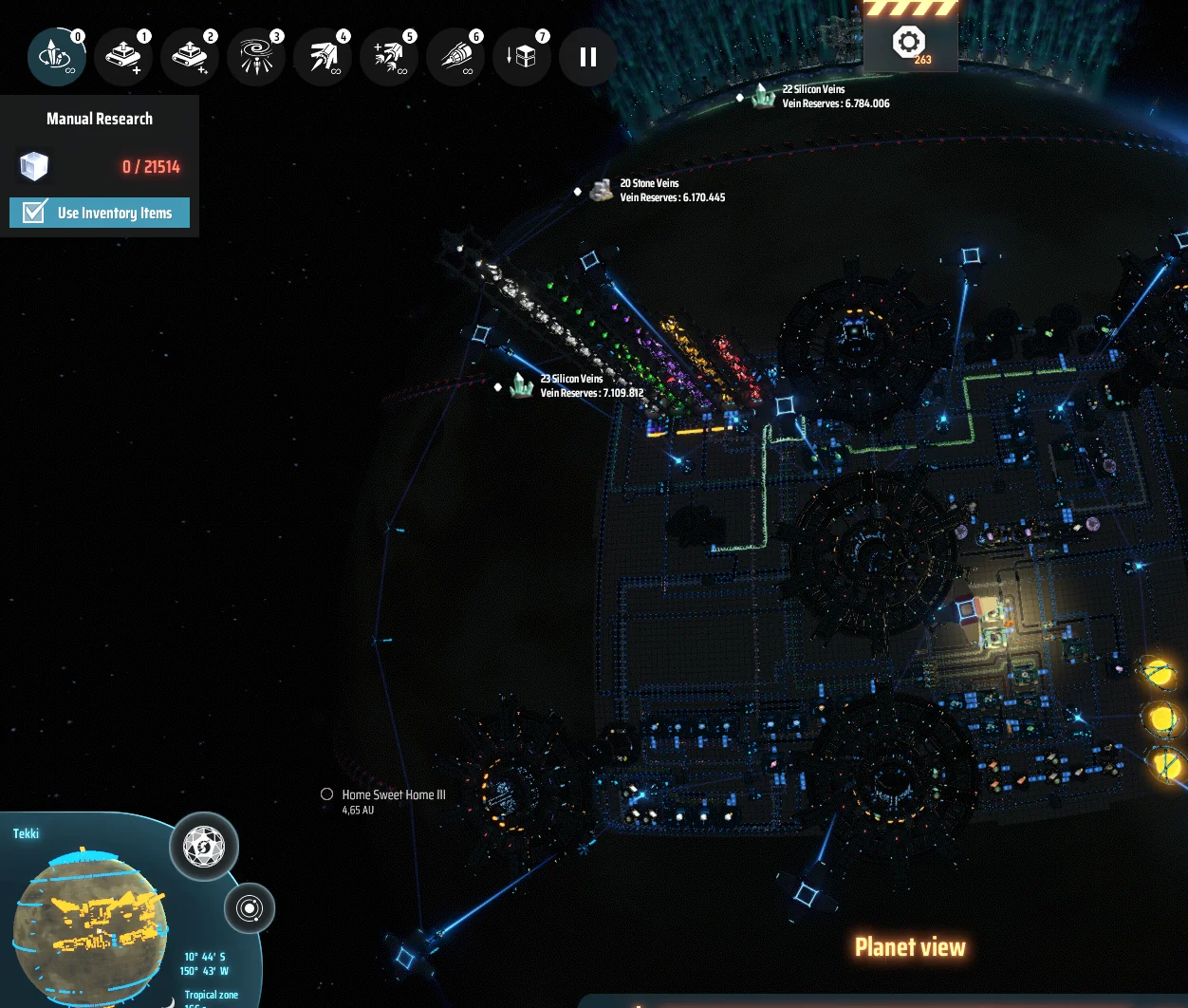
Task: Pick the drill engine research in slot 6
Action: tap(455, 57)
